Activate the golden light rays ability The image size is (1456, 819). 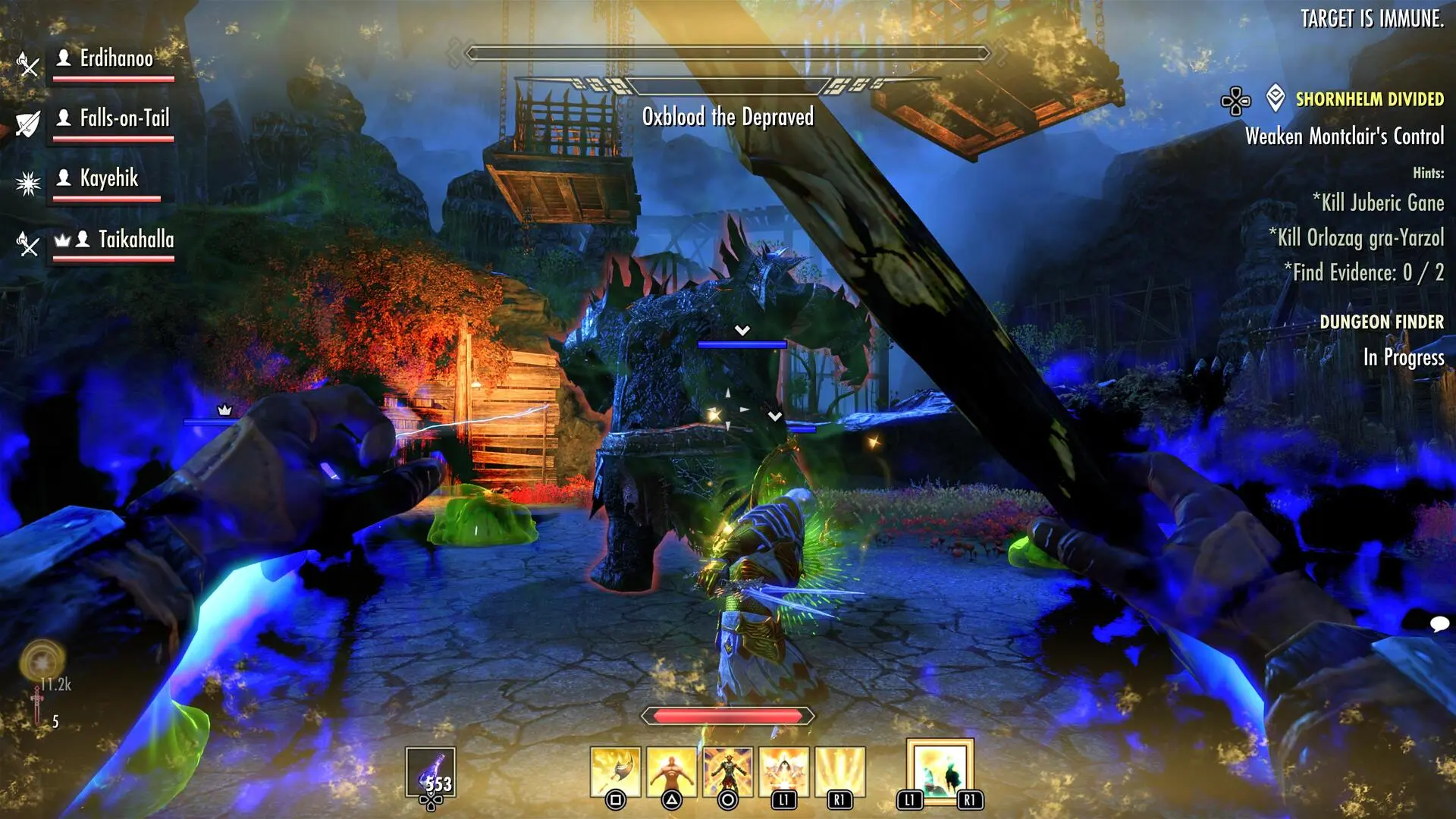pyautogui.click(x=840, y=772)
